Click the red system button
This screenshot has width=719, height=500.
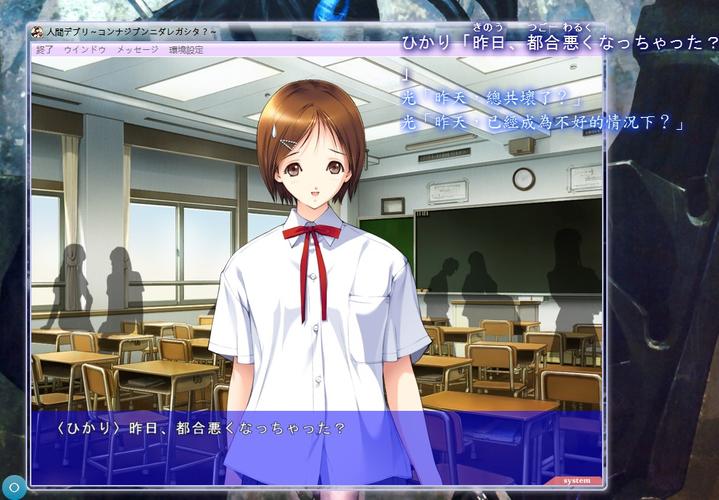pos(577,481)
